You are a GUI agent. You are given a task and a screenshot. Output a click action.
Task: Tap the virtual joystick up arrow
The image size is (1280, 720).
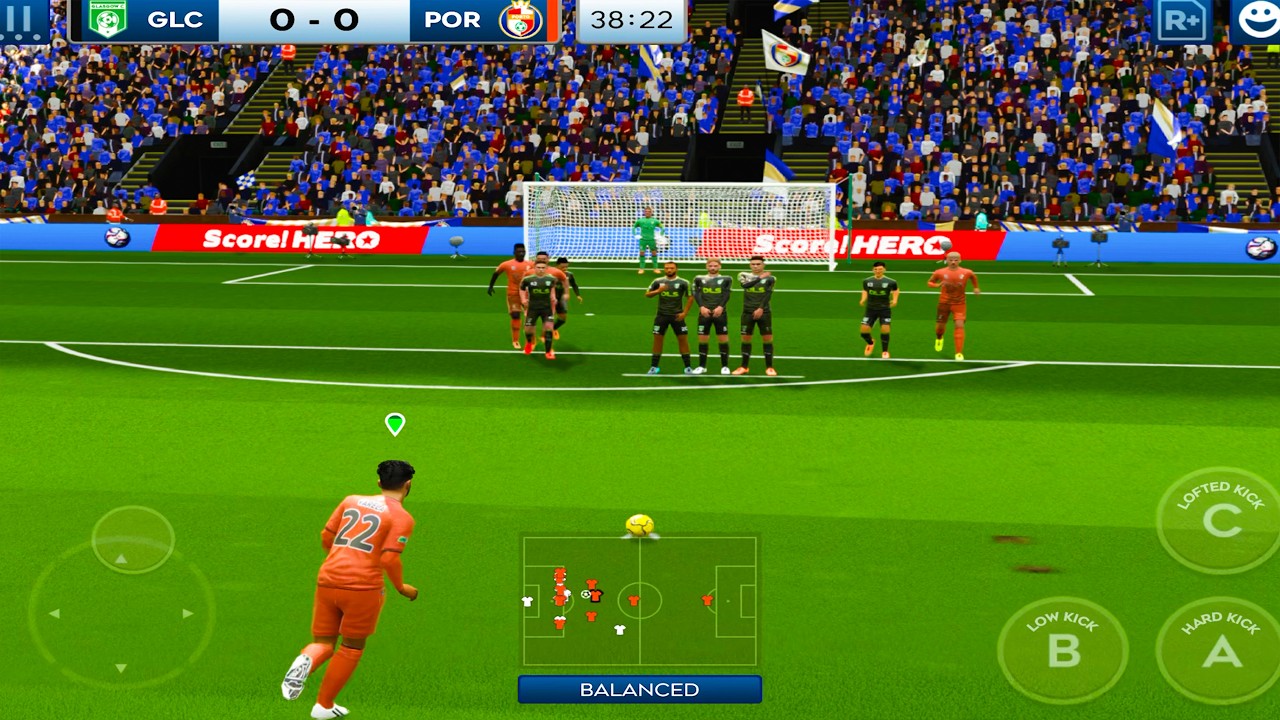click(122, 558)
